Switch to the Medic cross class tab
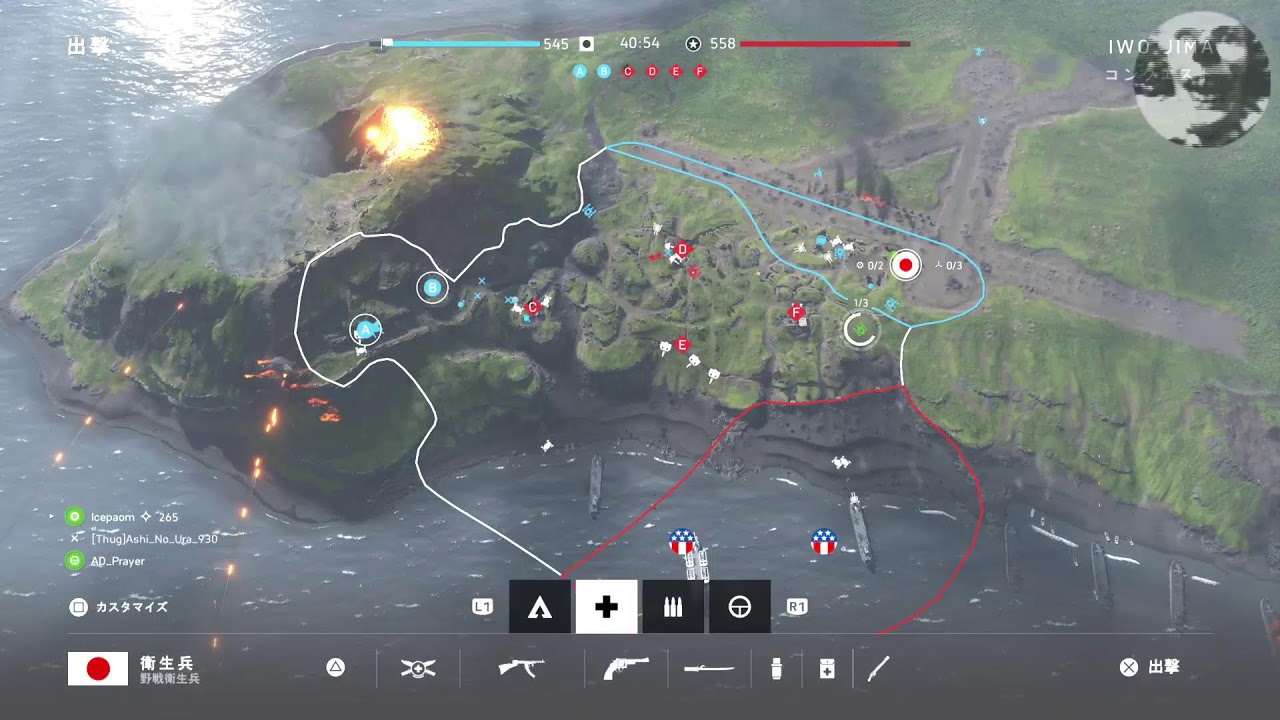Screen dimensions: 1280x720 pyautogui.click(x=606, y=607)
